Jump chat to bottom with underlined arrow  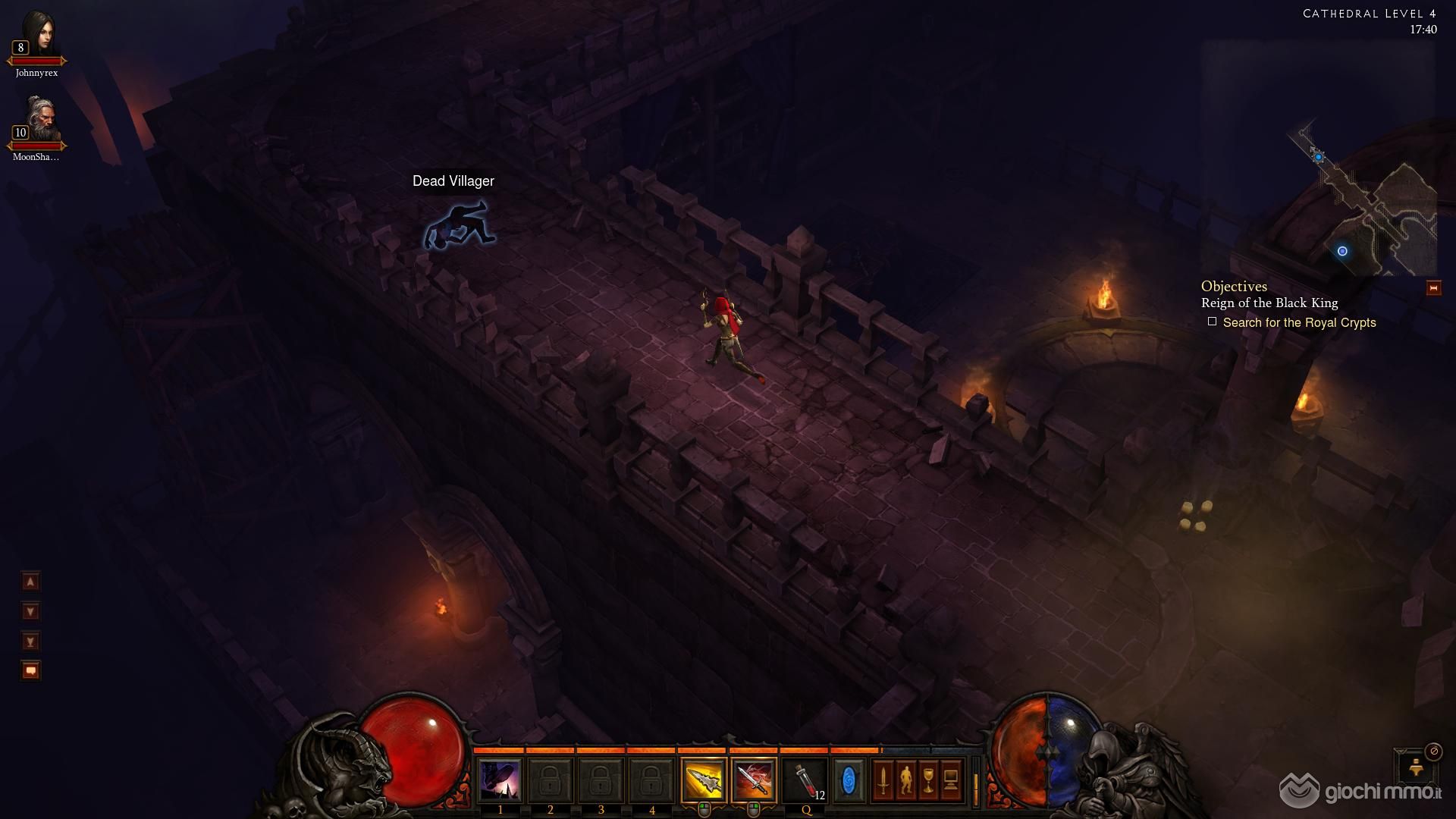tap(30, 642)
